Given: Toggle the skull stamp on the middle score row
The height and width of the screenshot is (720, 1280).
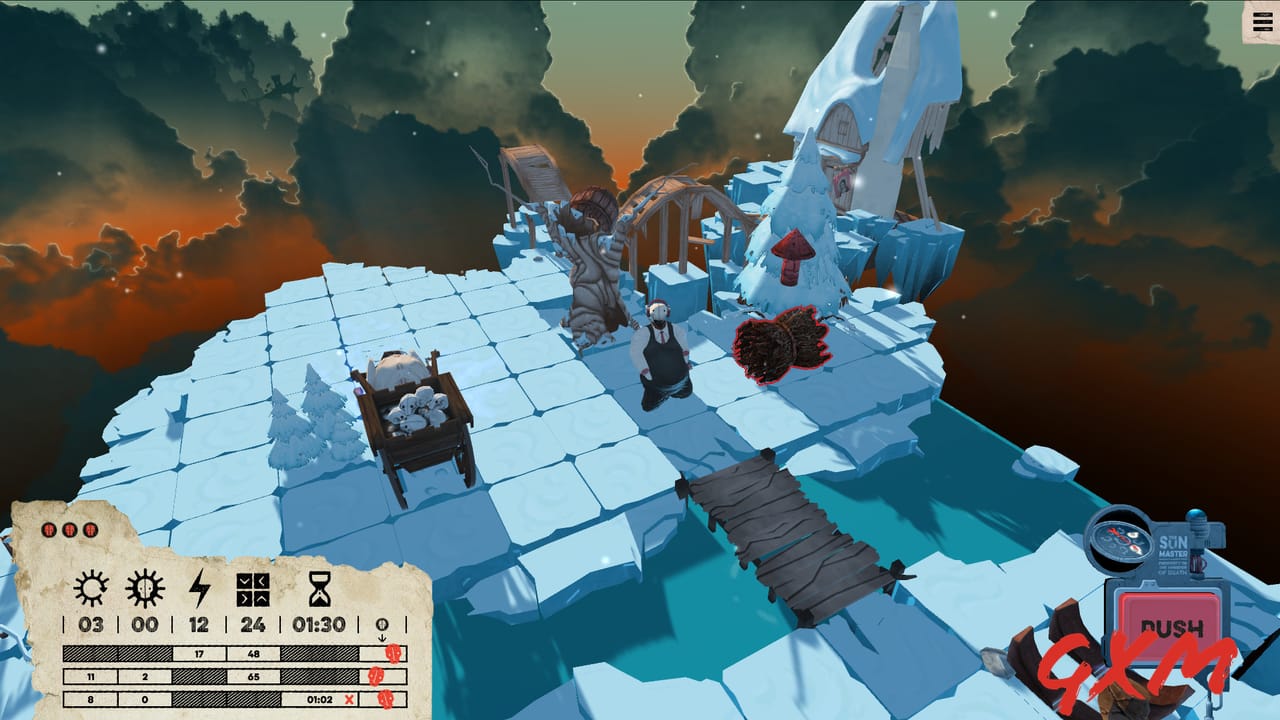Looking at the screenshot, I should click(376, 676).
